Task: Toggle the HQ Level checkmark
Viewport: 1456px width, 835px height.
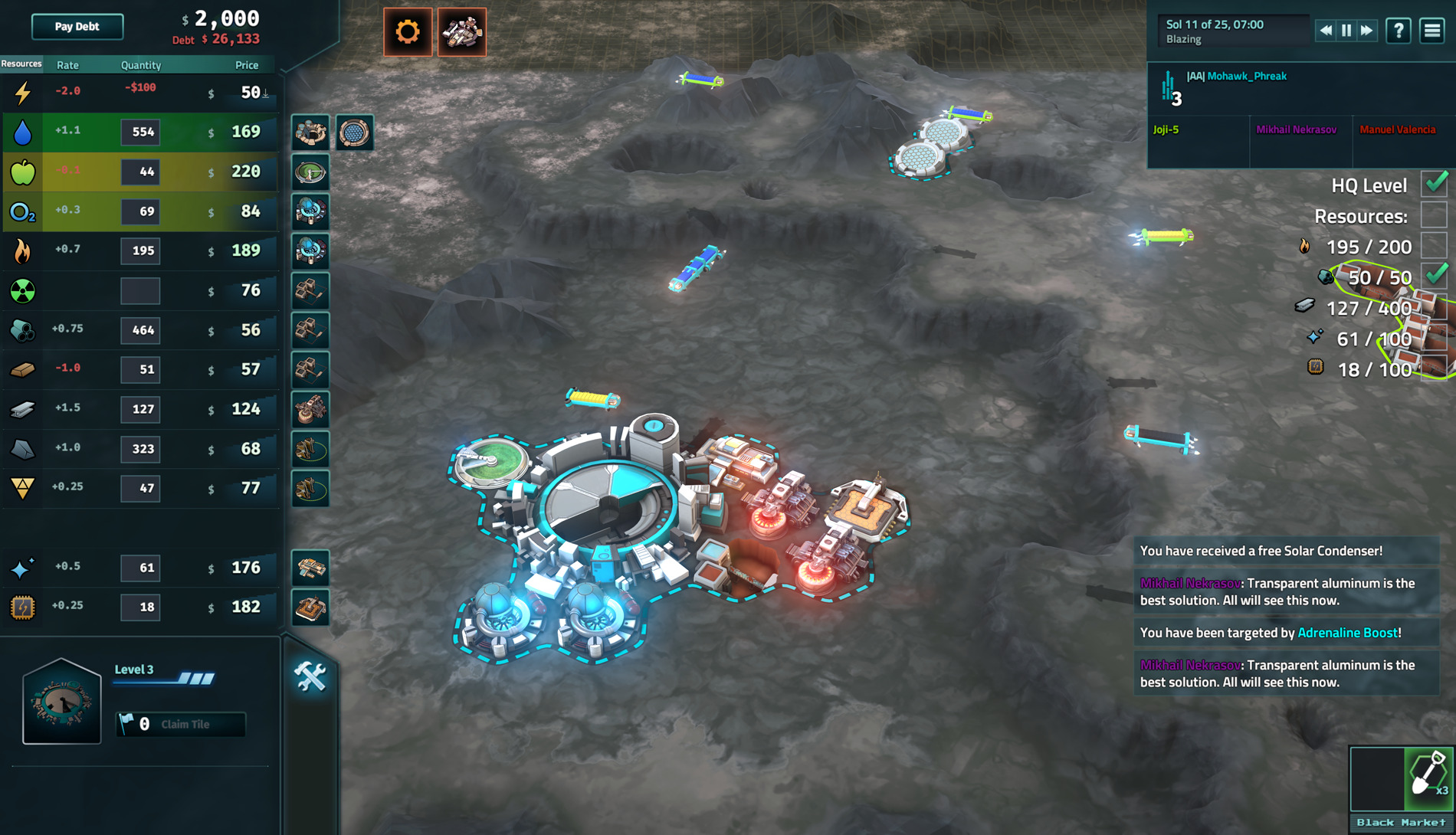Action: (1435, 185)
